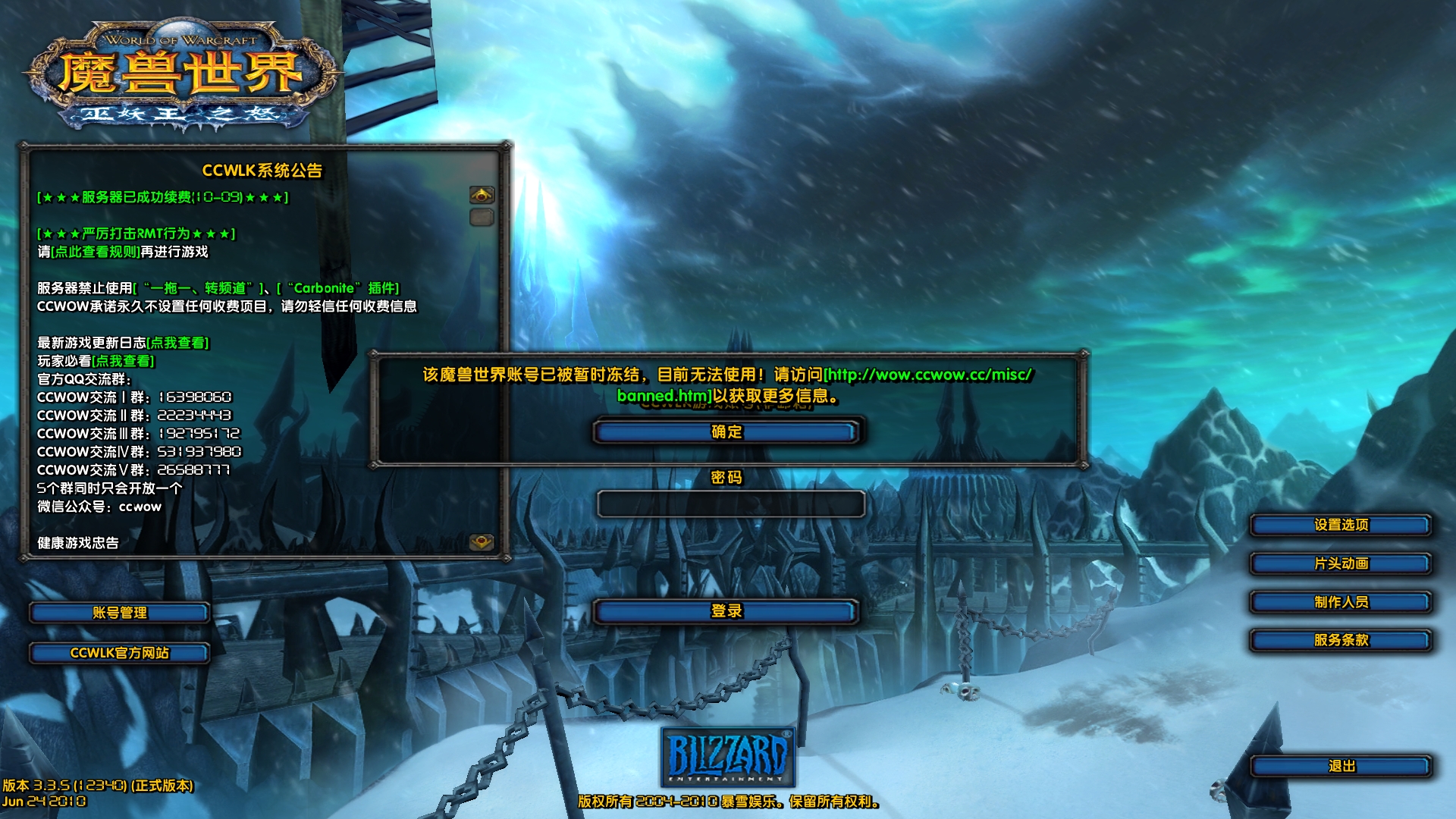This screenshot has width=1456, height=819.
Task: Open the 点此查看规则 rules link
Action: click(96, 252)
